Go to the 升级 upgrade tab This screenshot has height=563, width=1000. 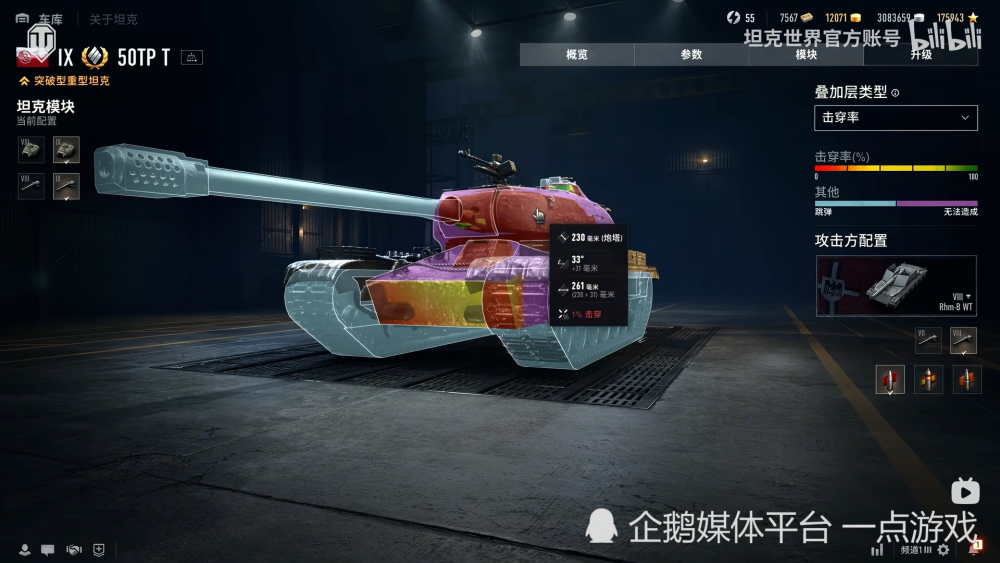[920, 55]
